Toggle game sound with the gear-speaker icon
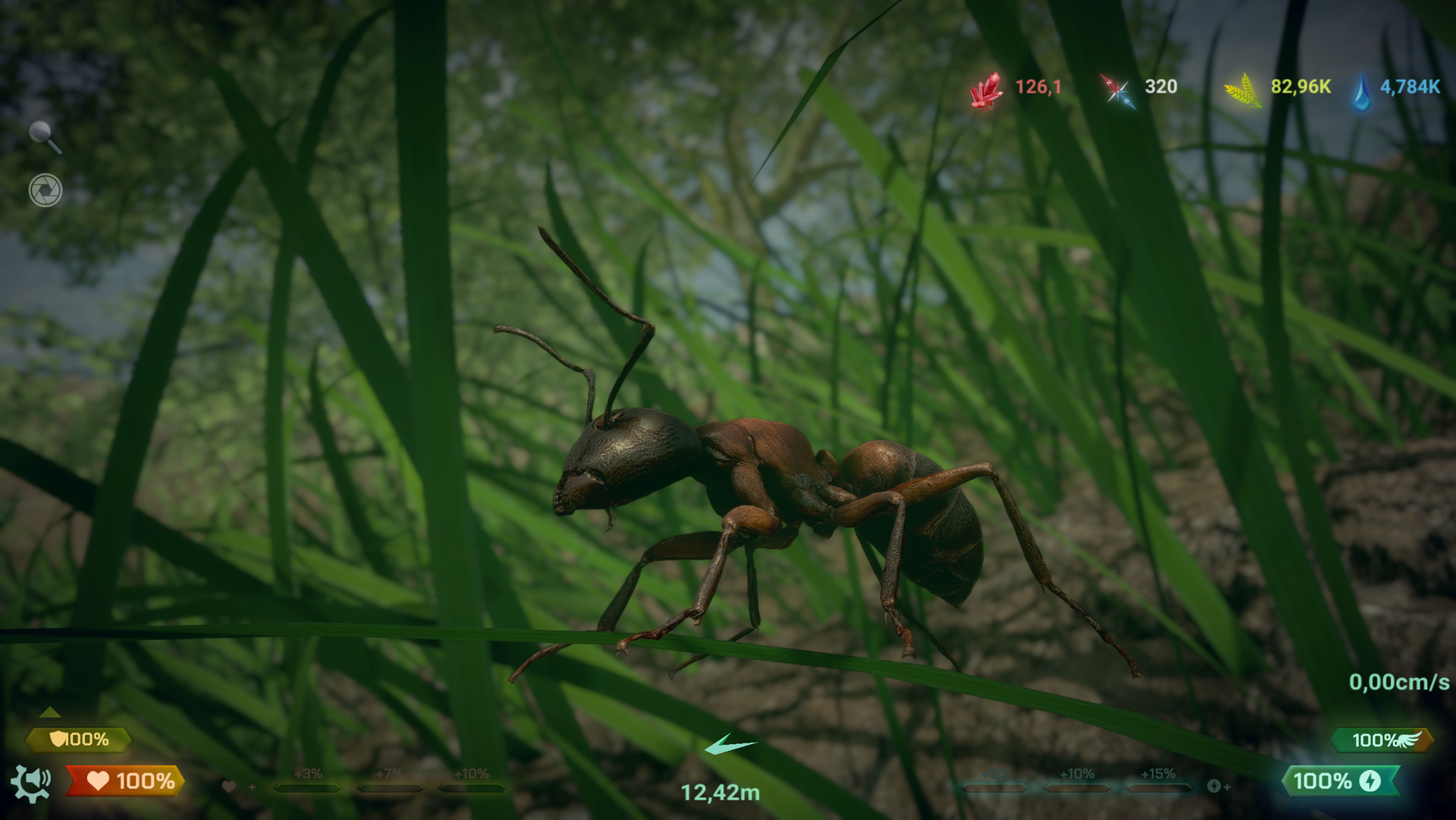This screenshot has height=820, width=1456. click(x=32, y=782)
